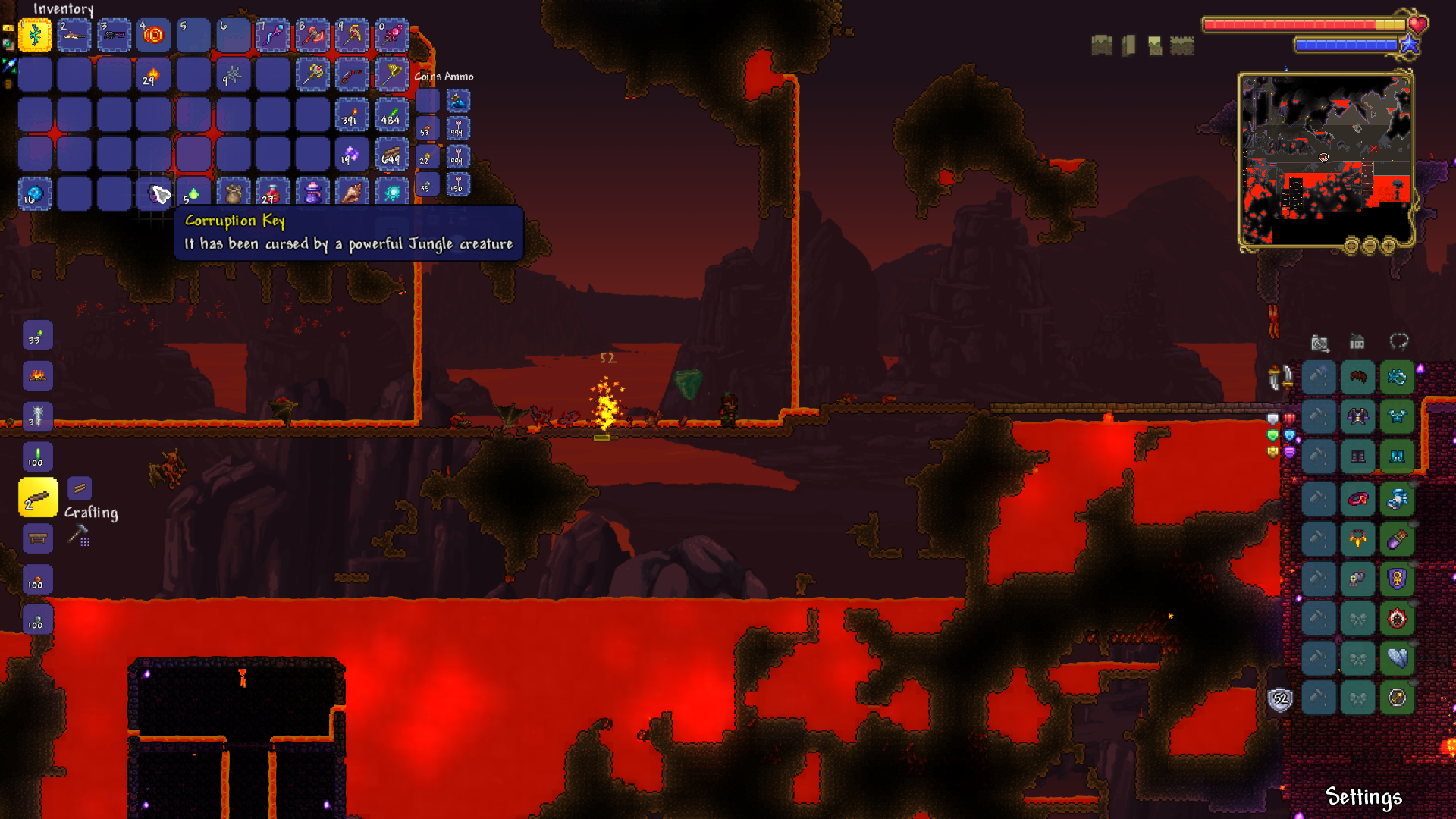Open the camera mode icon
The height and width of the screenshot is (819, 1456).
pos(1319,344)
